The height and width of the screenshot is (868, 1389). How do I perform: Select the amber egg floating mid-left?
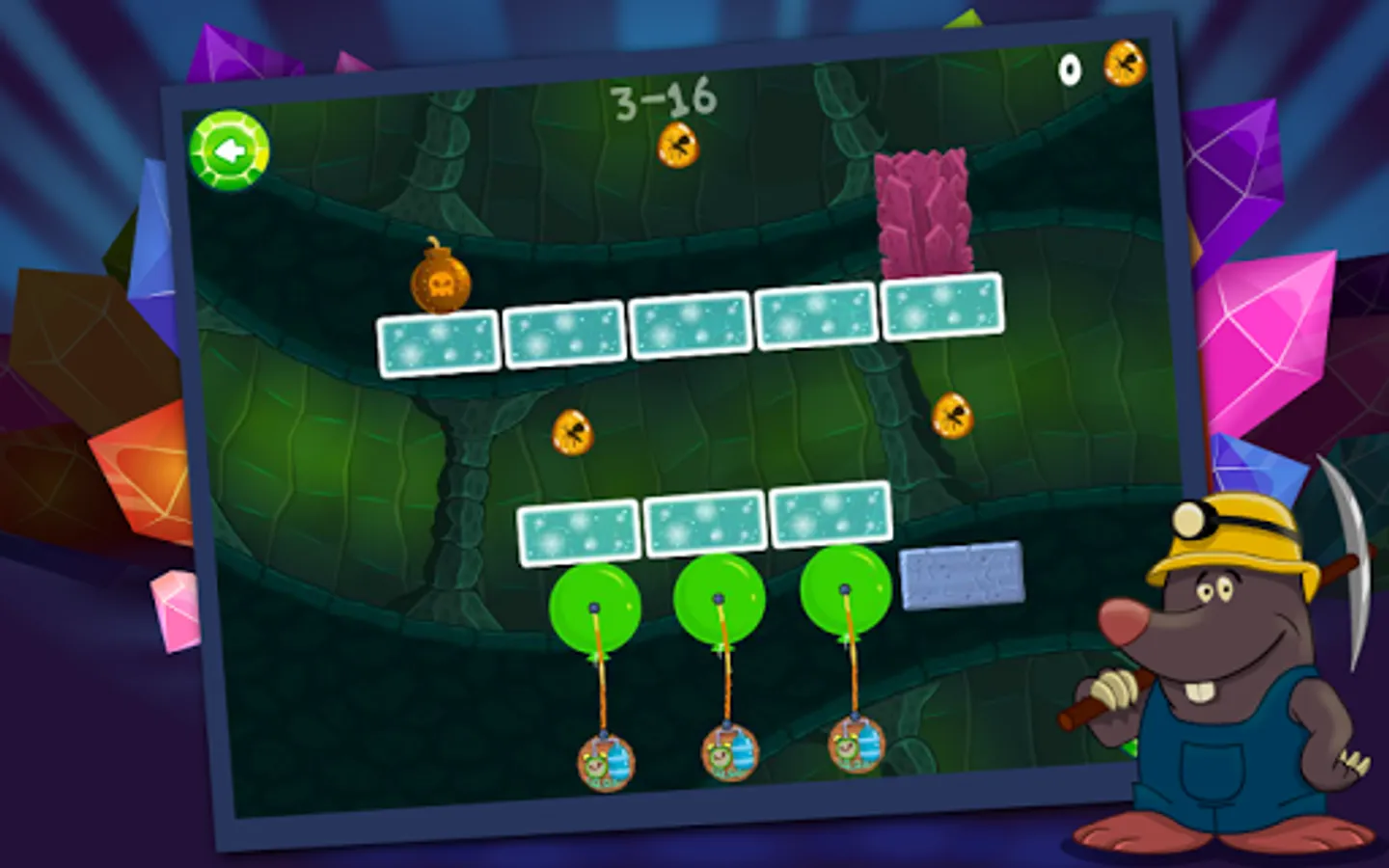[x=573, y=431]
